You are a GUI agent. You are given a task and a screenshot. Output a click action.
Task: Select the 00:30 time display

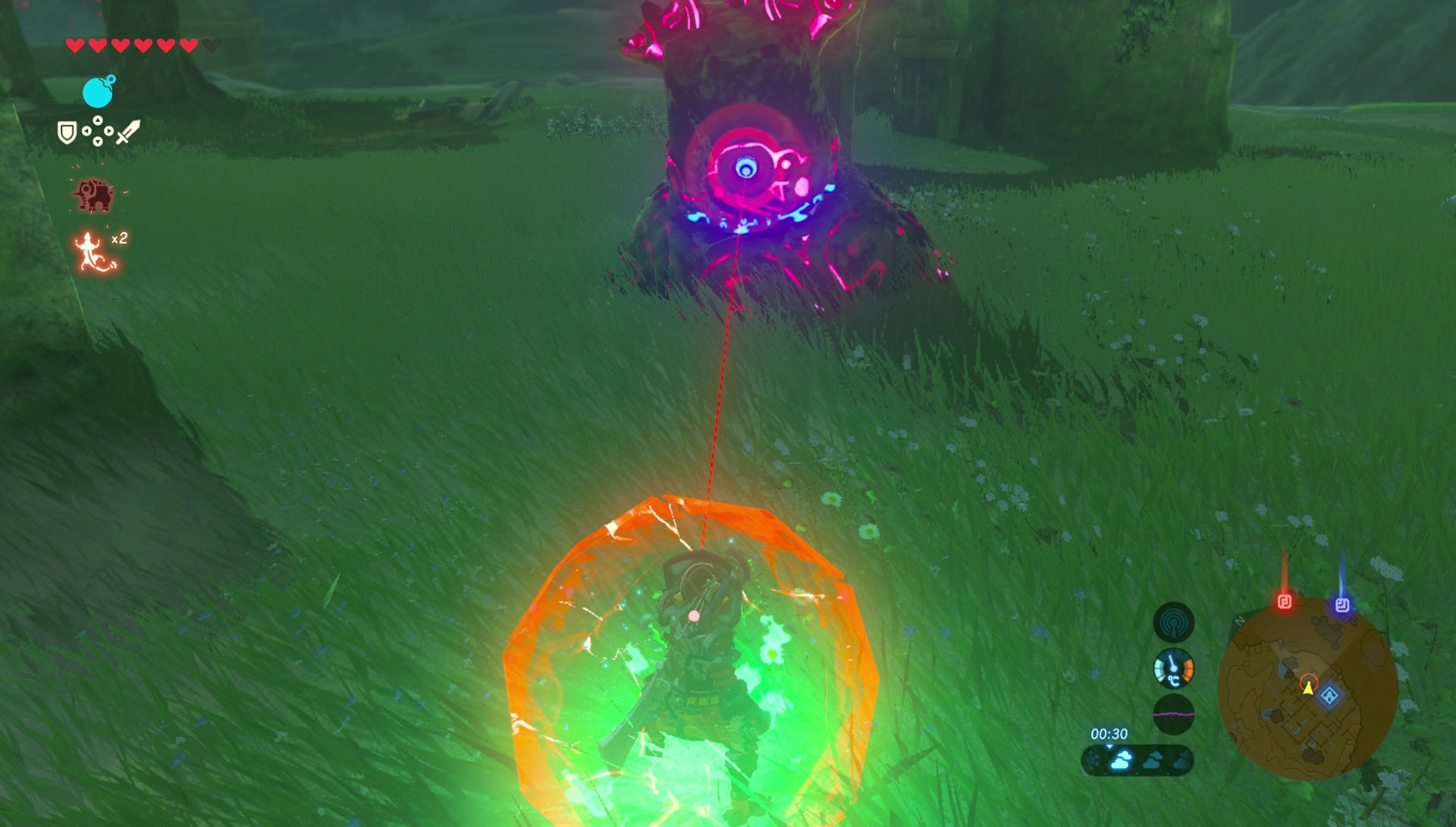(x=1109, y=734)
